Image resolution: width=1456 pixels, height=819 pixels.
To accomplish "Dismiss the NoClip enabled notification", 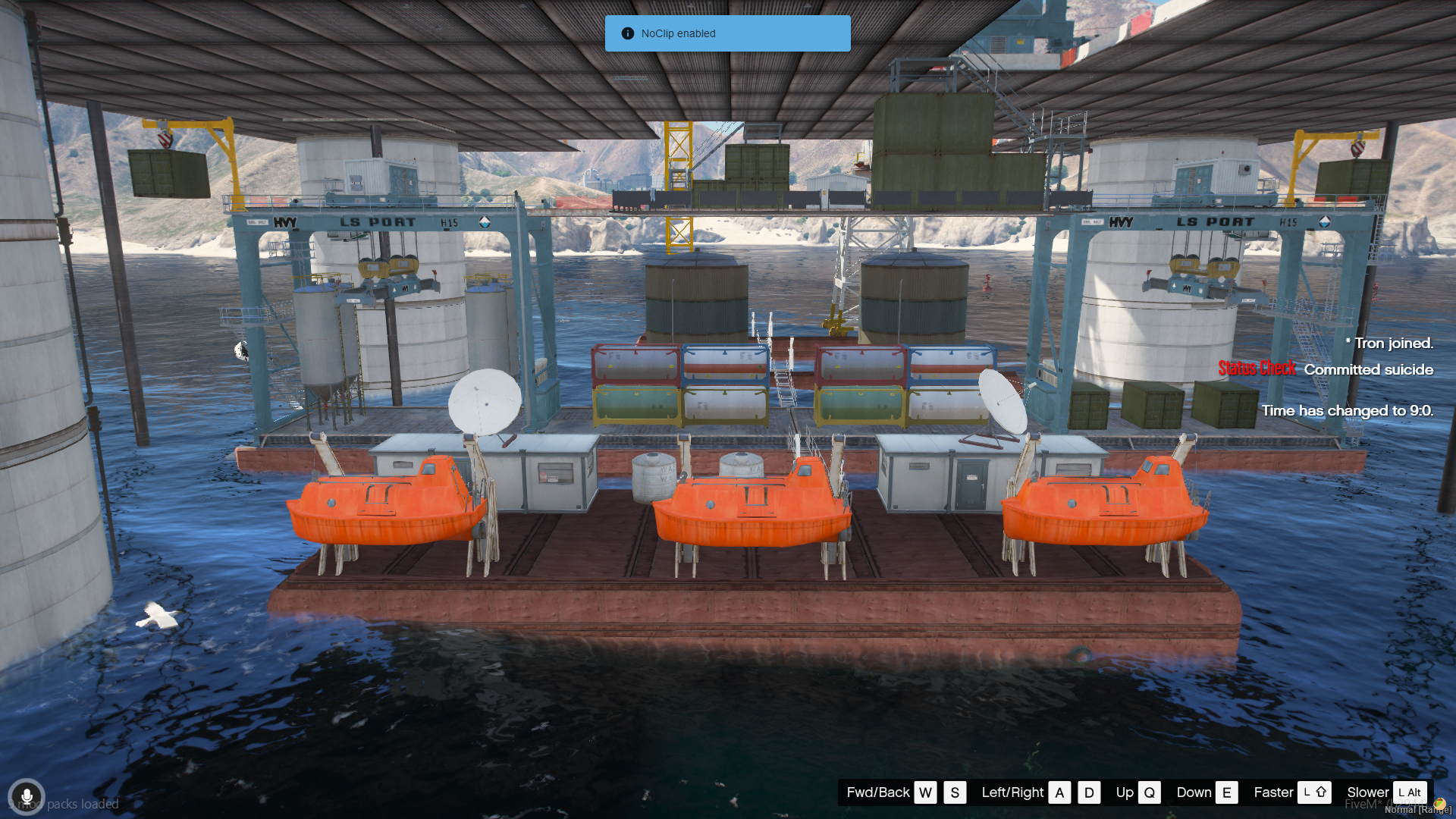I will (726, 33).
